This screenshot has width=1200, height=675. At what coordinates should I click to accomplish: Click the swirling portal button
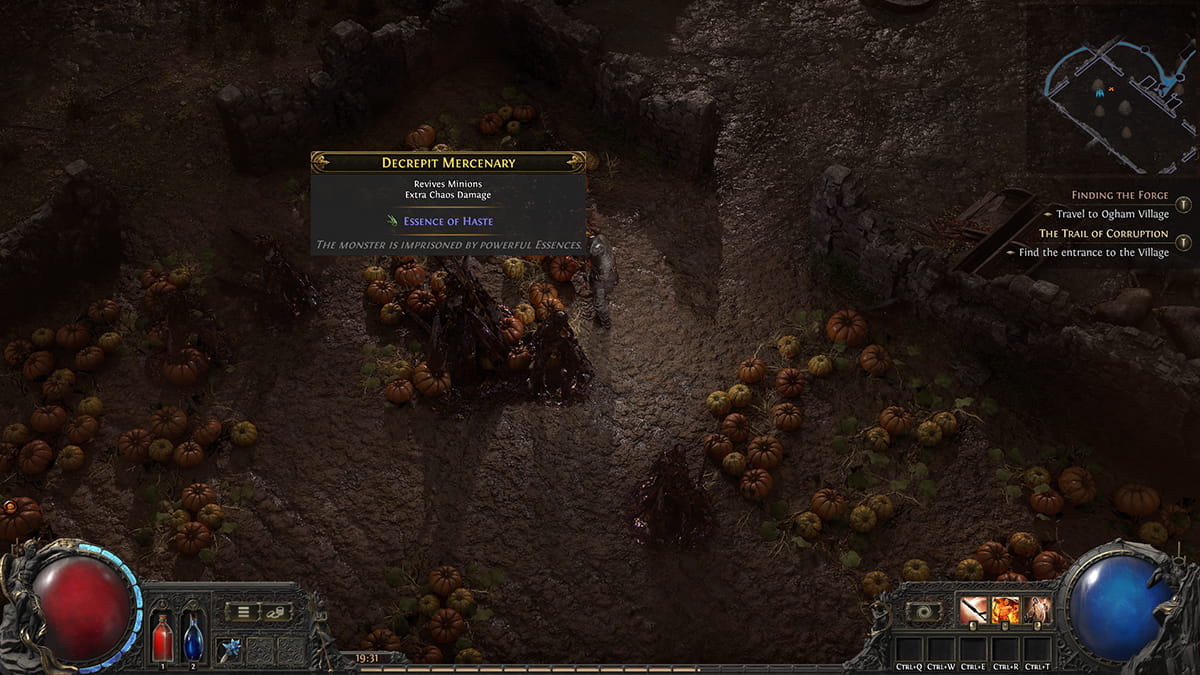[923, 611]
